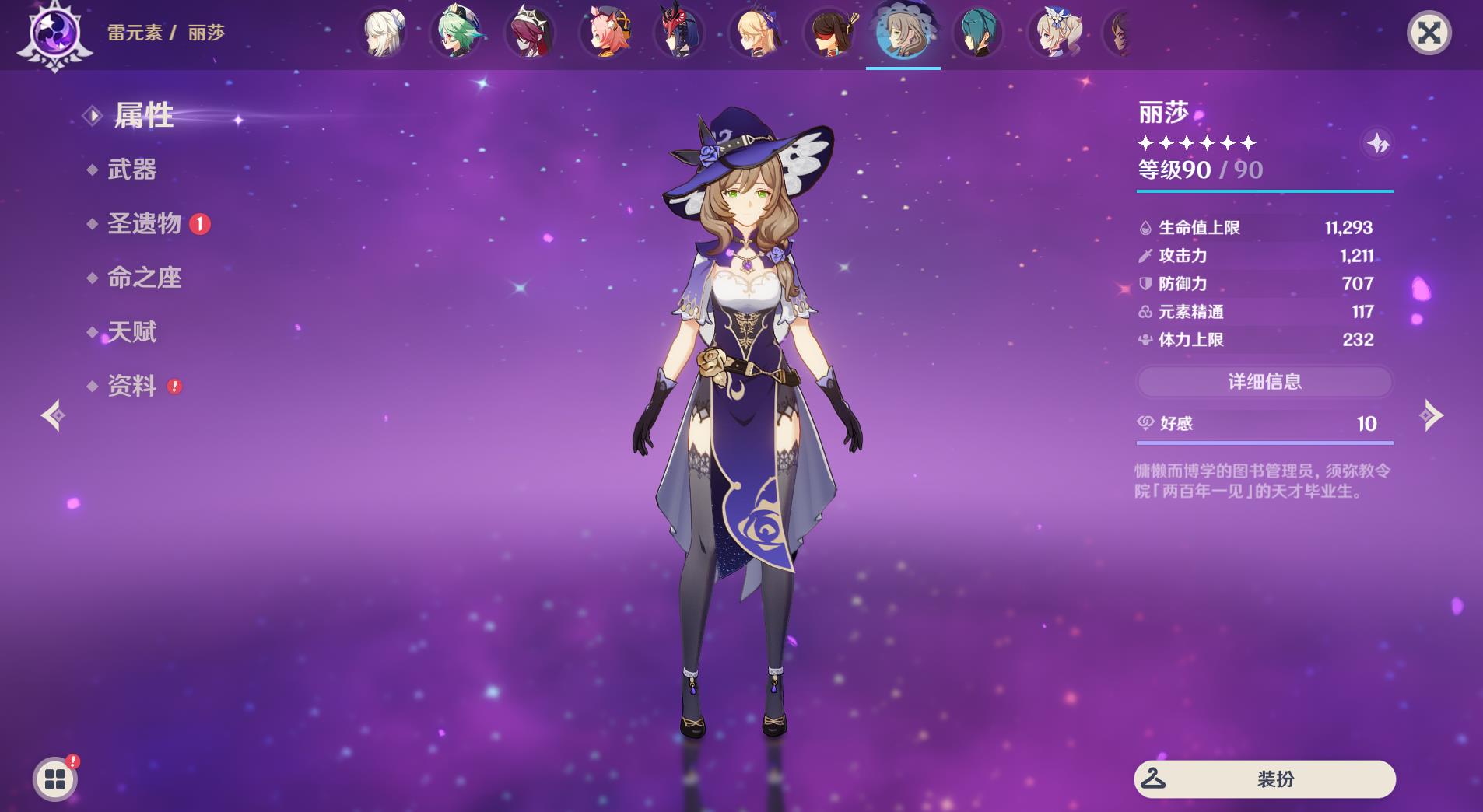Switch to the previous character with left arrow
The height and width of the screenshot is (812, 1483).
click(53, 415)
